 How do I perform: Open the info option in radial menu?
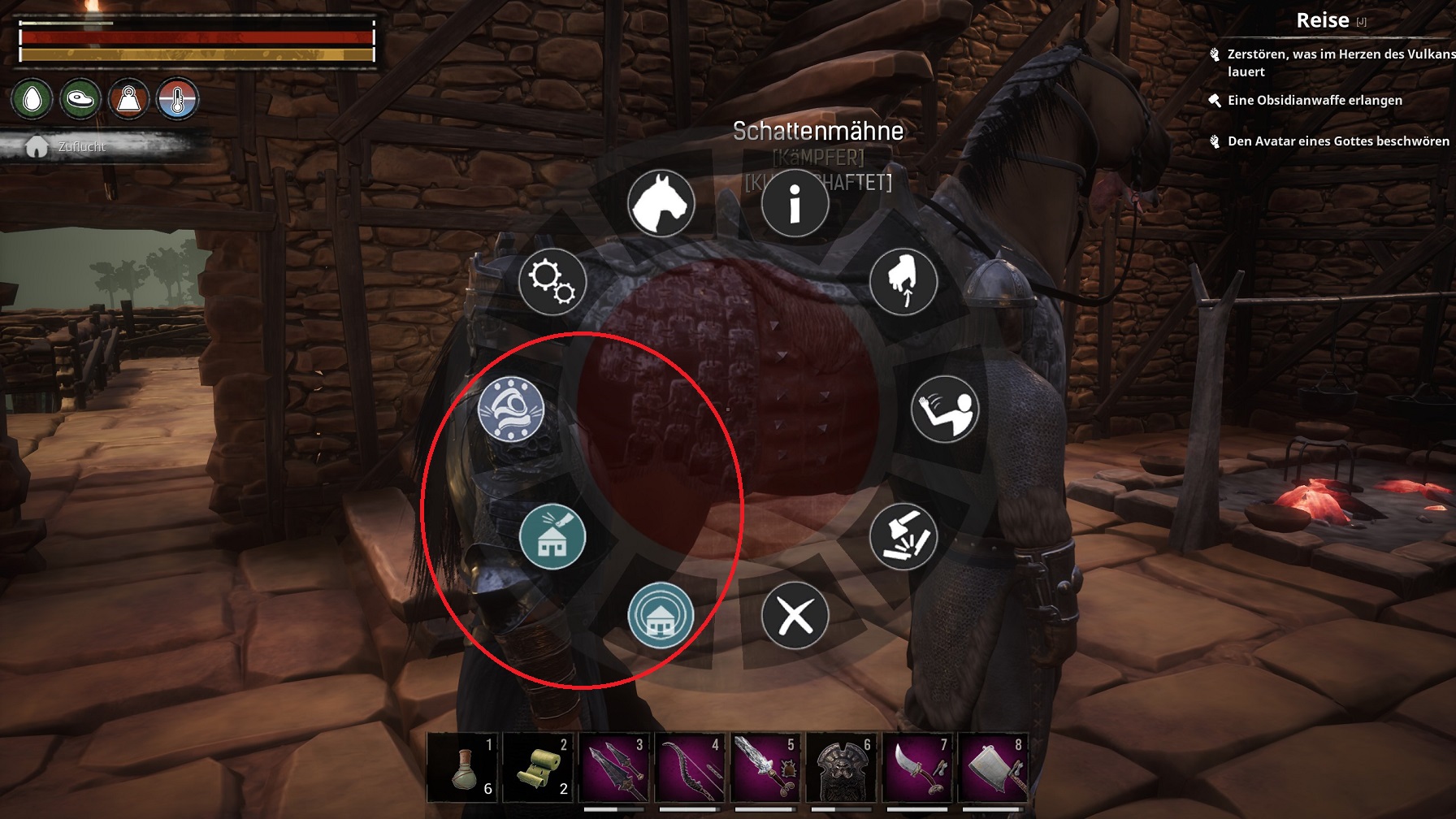[795, 204]
